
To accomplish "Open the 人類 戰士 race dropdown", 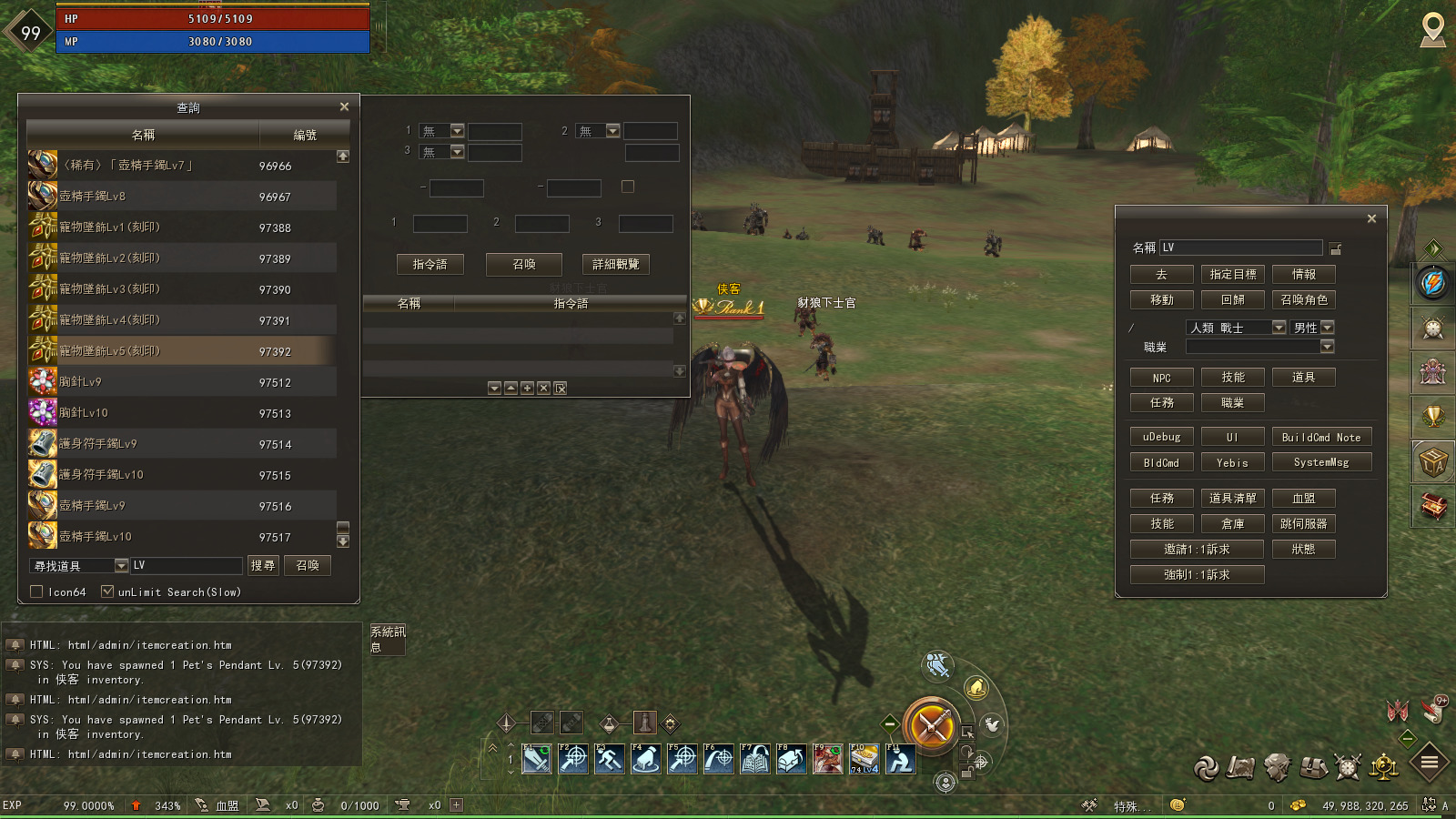I will pyautogui.click(x=1278, y=327).
